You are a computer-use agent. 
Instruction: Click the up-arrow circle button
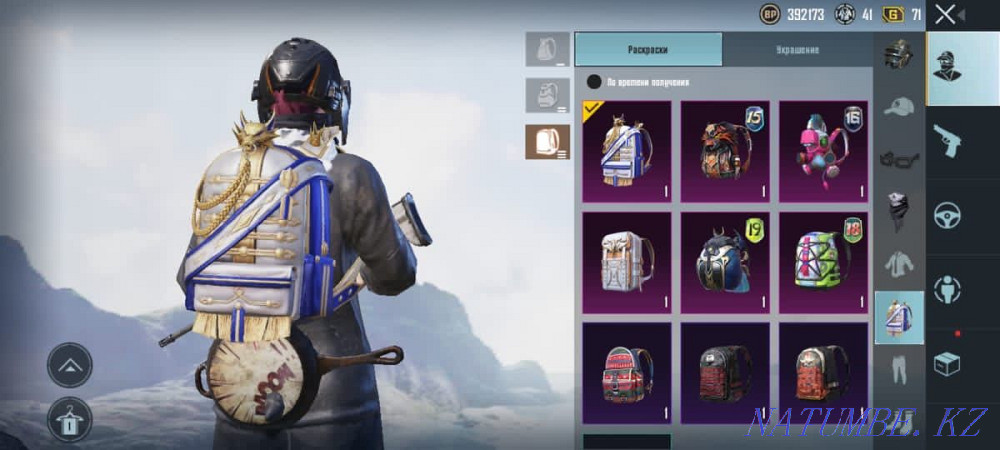coord(70,365)
